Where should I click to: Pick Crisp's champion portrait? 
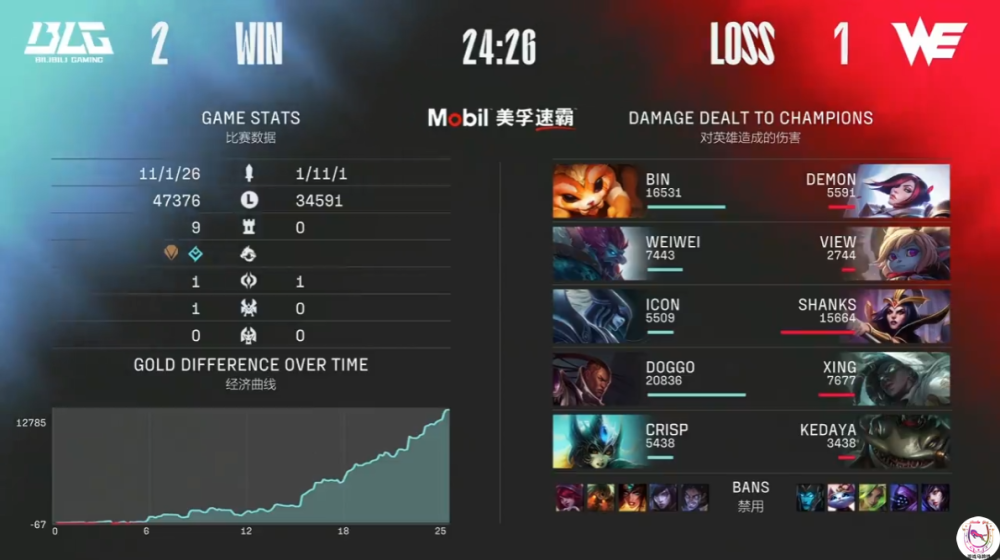point(597,441)
